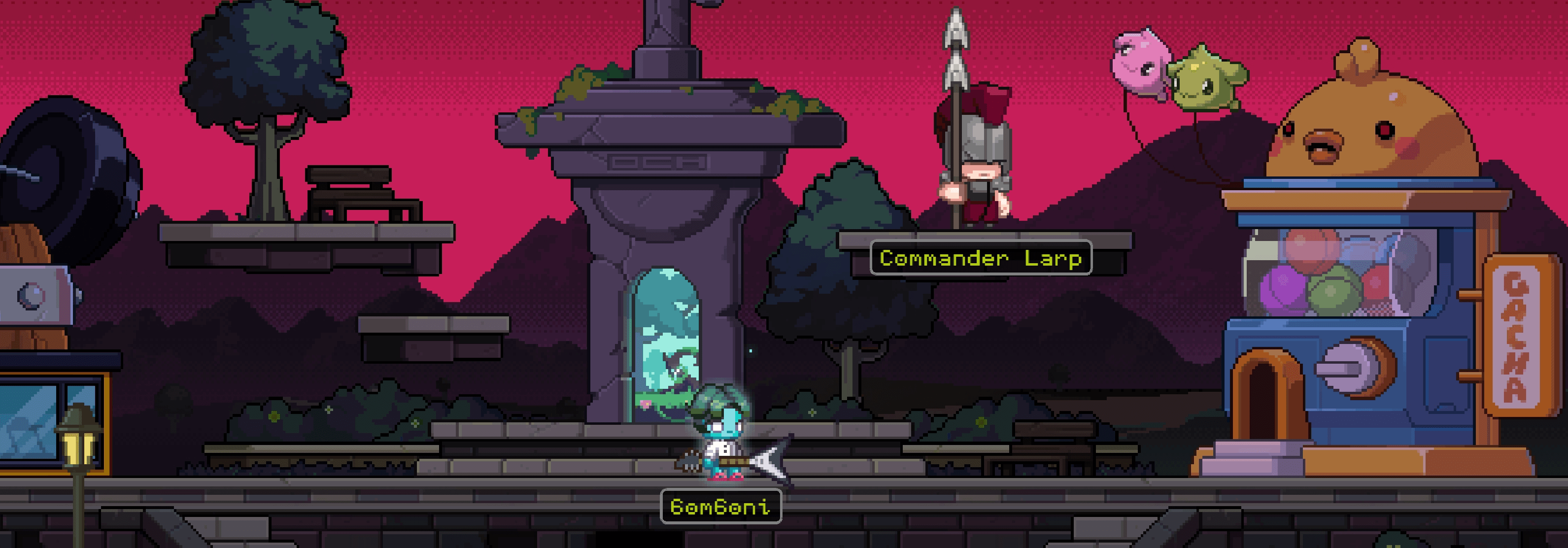Image resolution: width=1568 pixels, height=548 pixels.
Task: Select the 6om6oni player name tag
Action: [x=721, y=507]
